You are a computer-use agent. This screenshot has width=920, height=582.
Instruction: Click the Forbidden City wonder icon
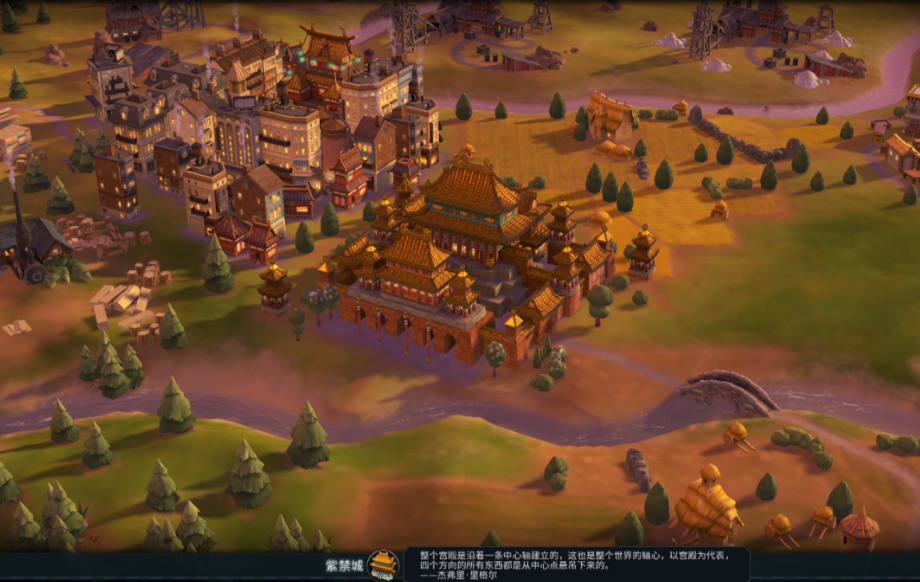[382, 565]
